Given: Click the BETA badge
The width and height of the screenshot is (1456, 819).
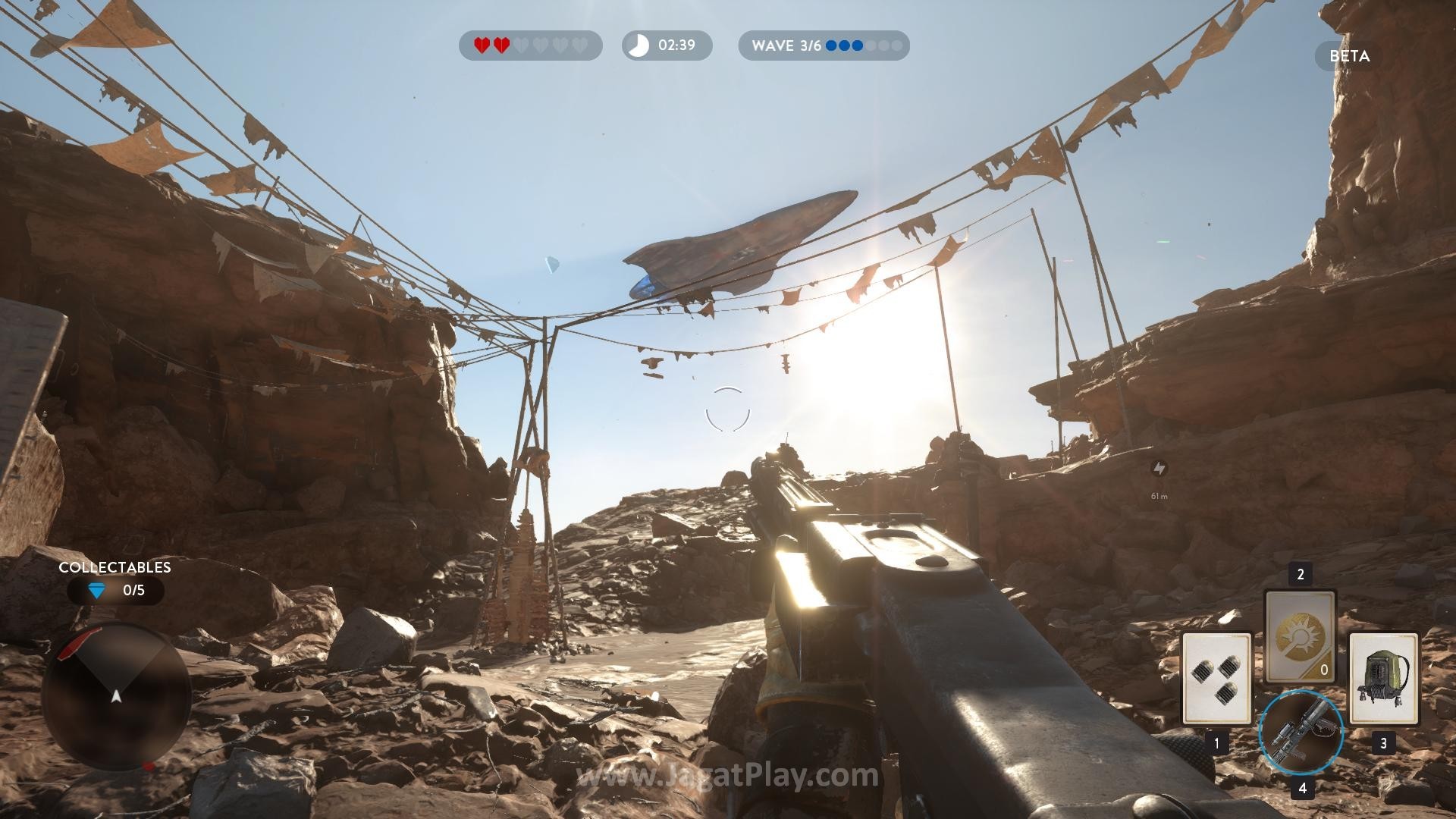Looking at the screenshot, I should pyautogui.click(x=1349, y=56).
